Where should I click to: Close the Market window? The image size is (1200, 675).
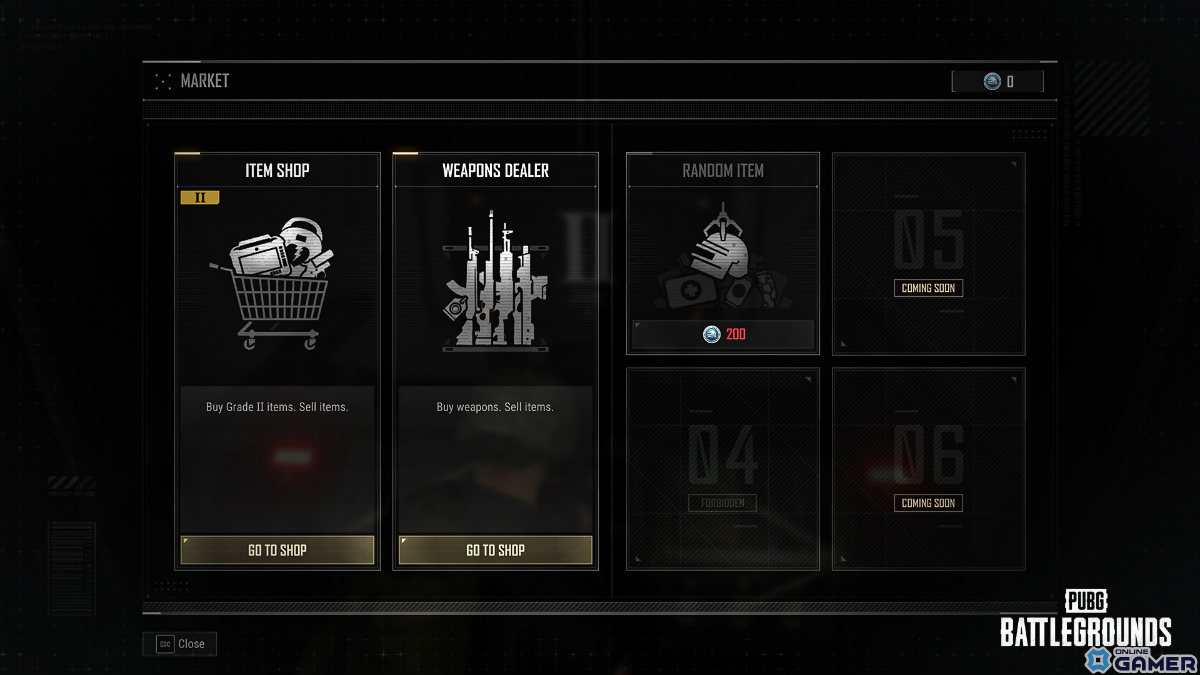pyautogui.click(x=180, y=644)
